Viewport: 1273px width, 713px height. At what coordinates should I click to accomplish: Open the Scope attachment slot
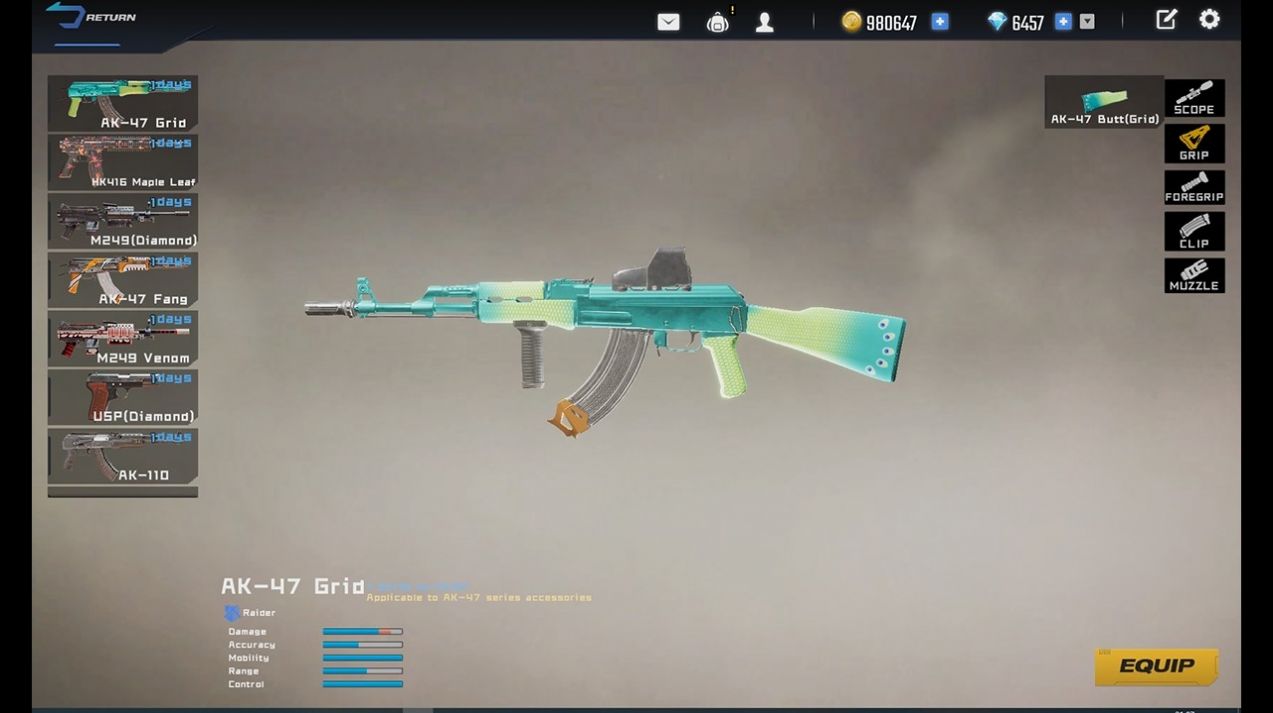tap(1194, 99)
